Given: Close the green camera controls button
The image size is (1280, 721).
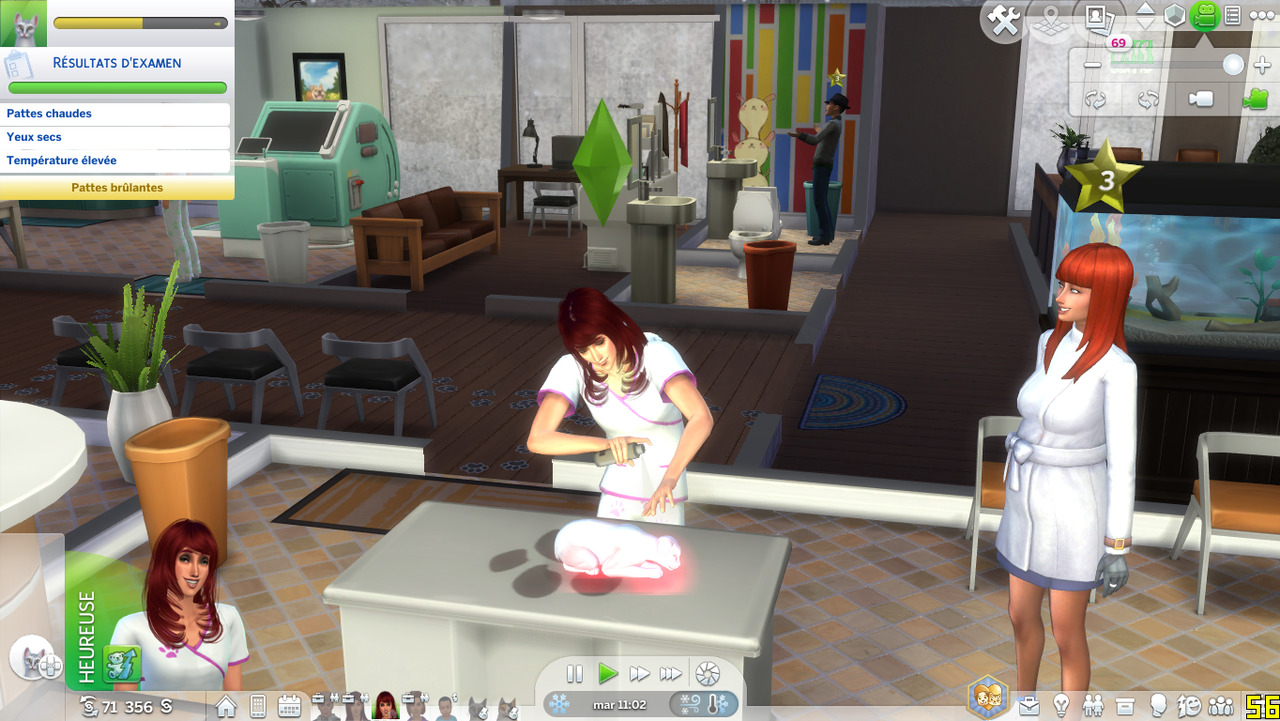Looking at the screenshot, I should click(x=1205, y=16).
